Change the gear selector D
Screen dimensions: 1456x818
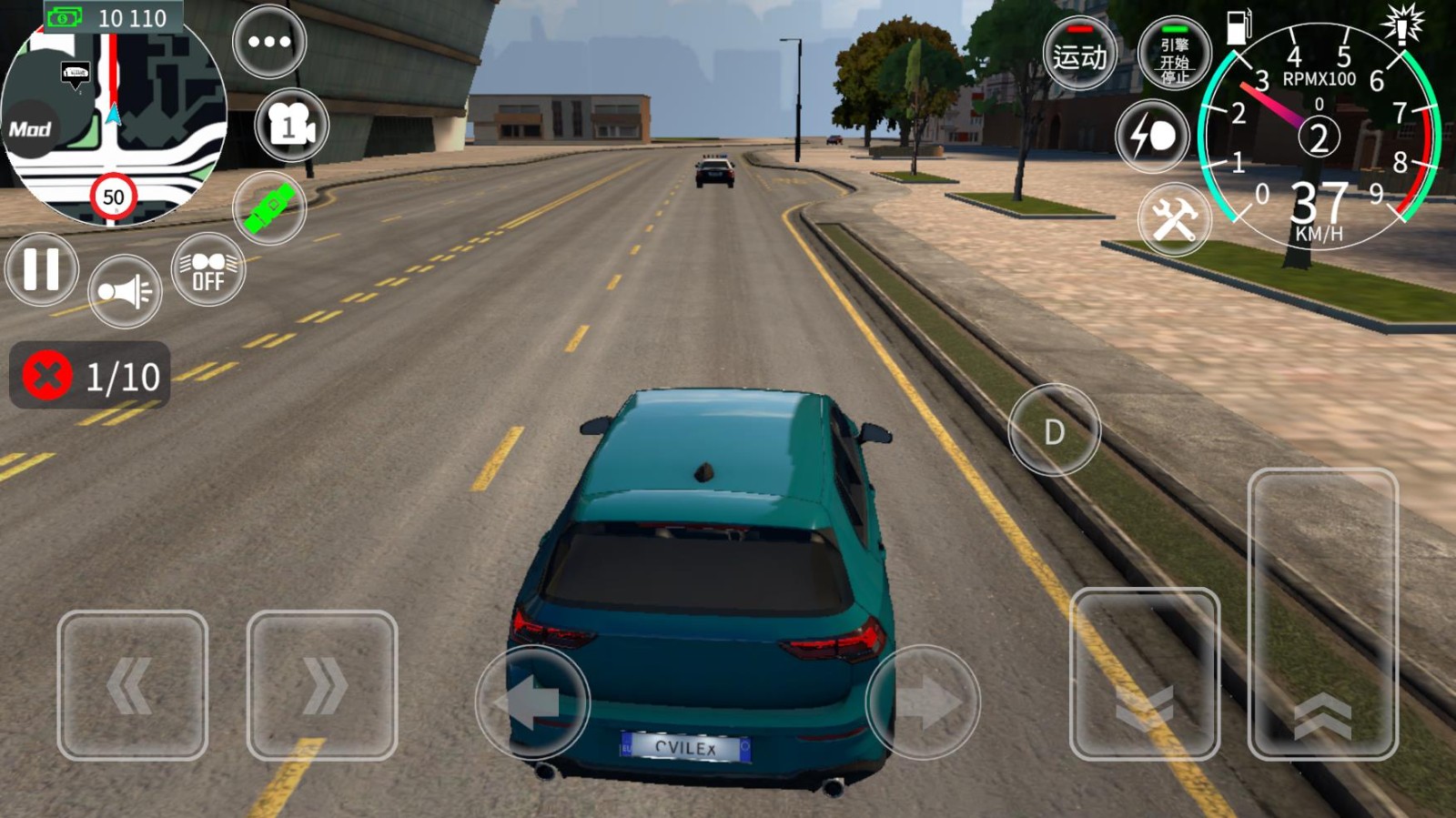(1054, 430)
